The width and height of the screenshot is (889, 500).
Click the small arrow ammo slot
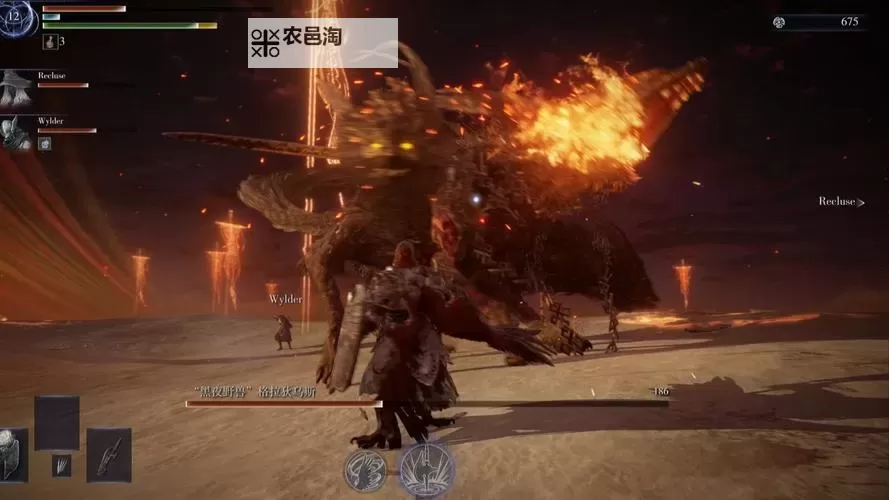(62, 465)
